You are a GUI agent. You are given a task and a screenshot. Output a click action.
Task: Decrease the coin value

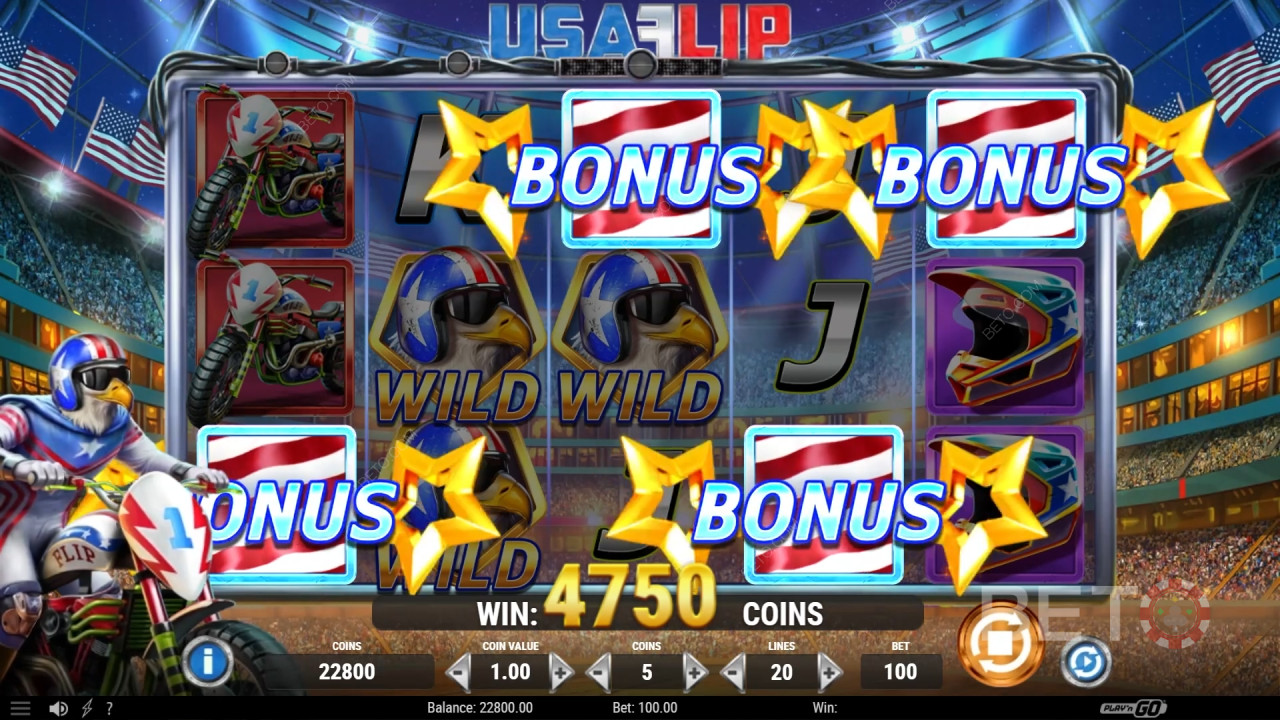pyautogui.click(x=459, y=672)
